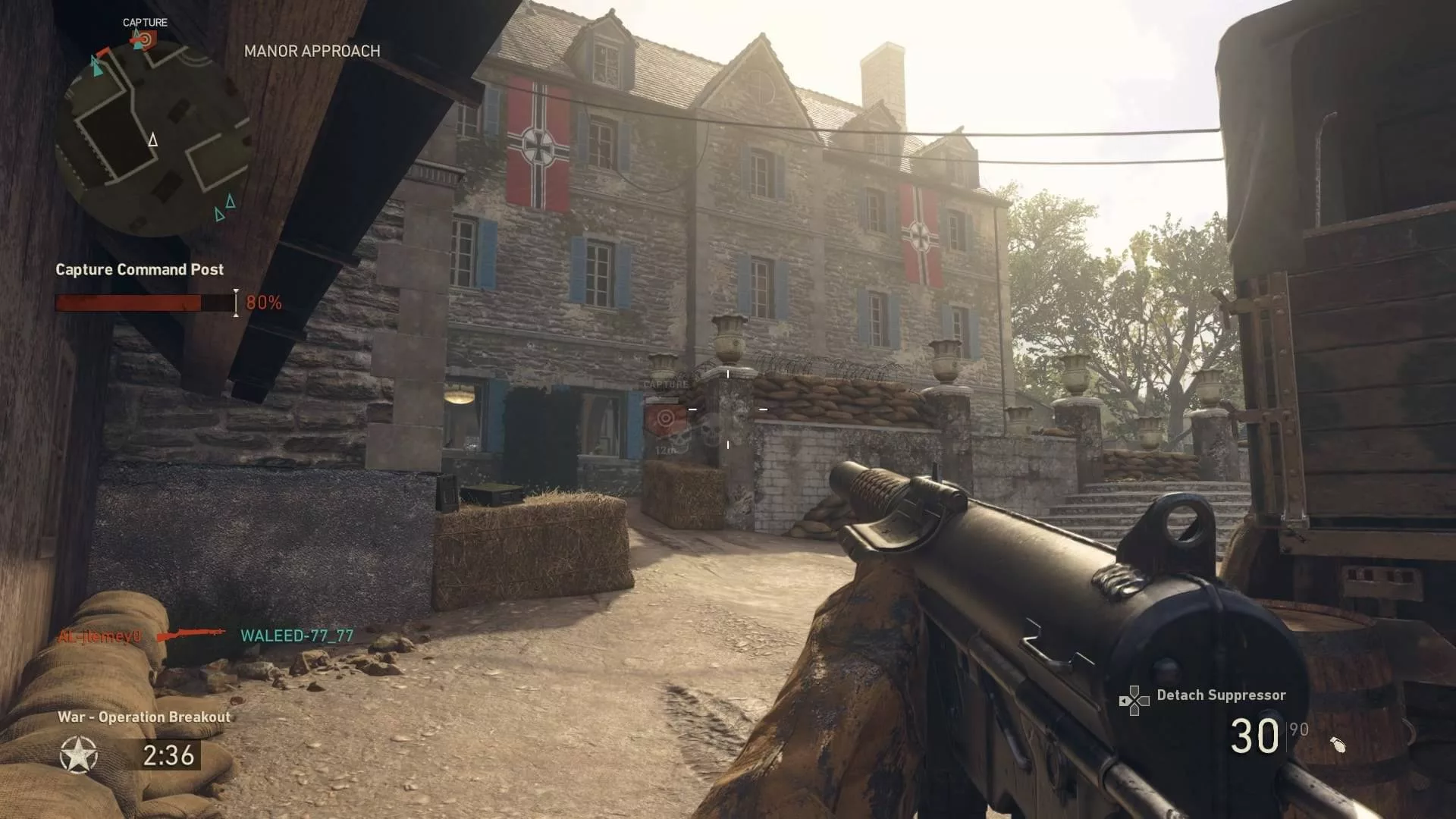Screen dimensions: 1456x819
Task: Select WALEED-77_77 in the kill feed
Action: coord(297,636)
